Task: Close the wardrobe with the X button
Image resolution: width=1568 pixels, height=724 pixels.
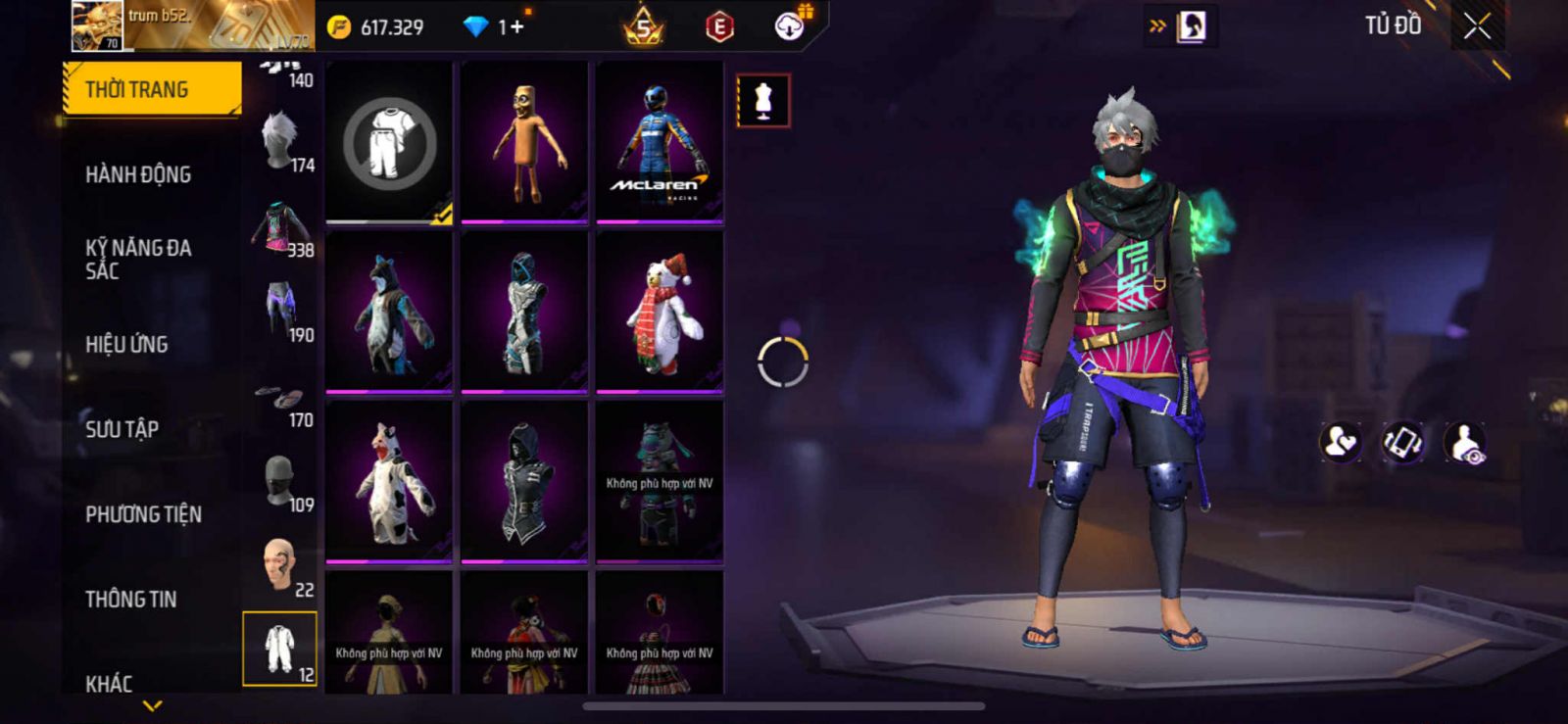Action: coord(1477,26)
